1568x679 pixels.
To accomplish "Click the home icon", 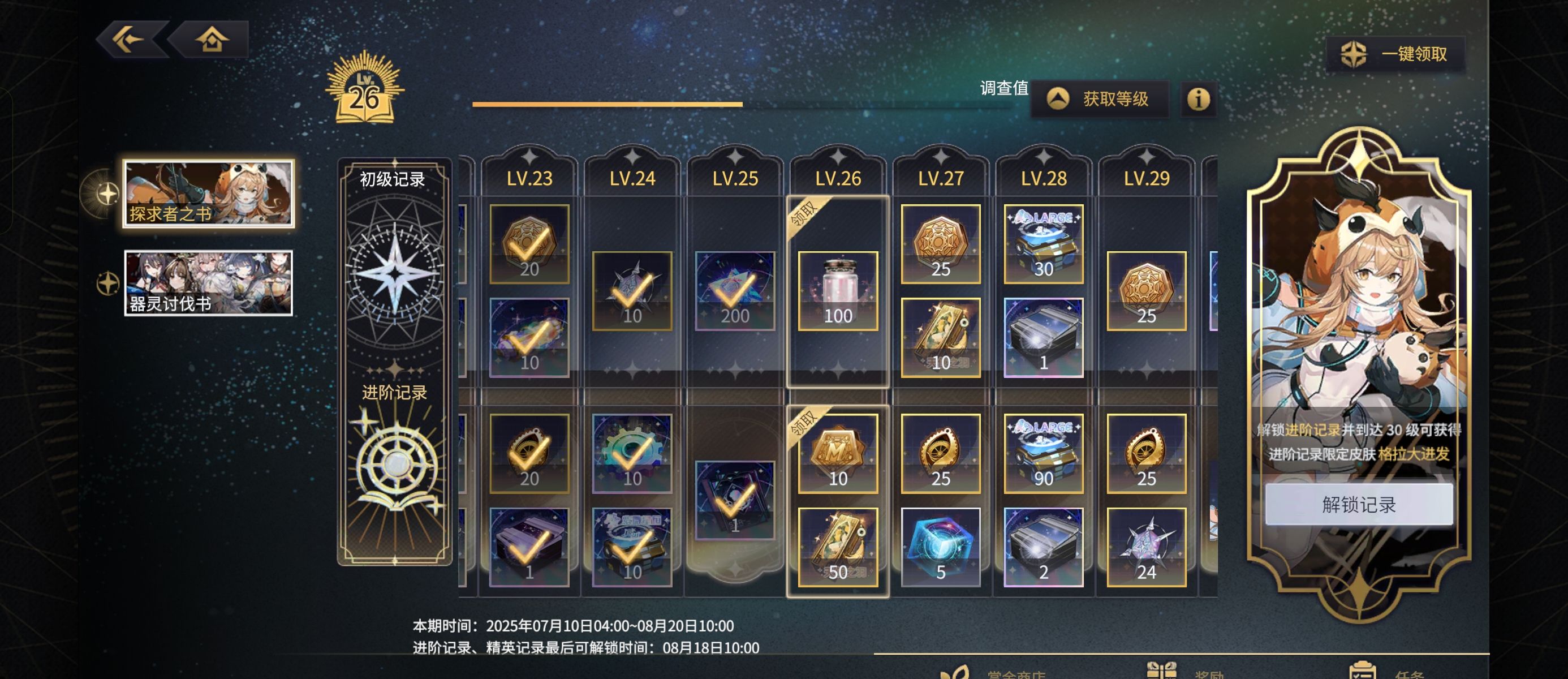I will click(213, 39).
